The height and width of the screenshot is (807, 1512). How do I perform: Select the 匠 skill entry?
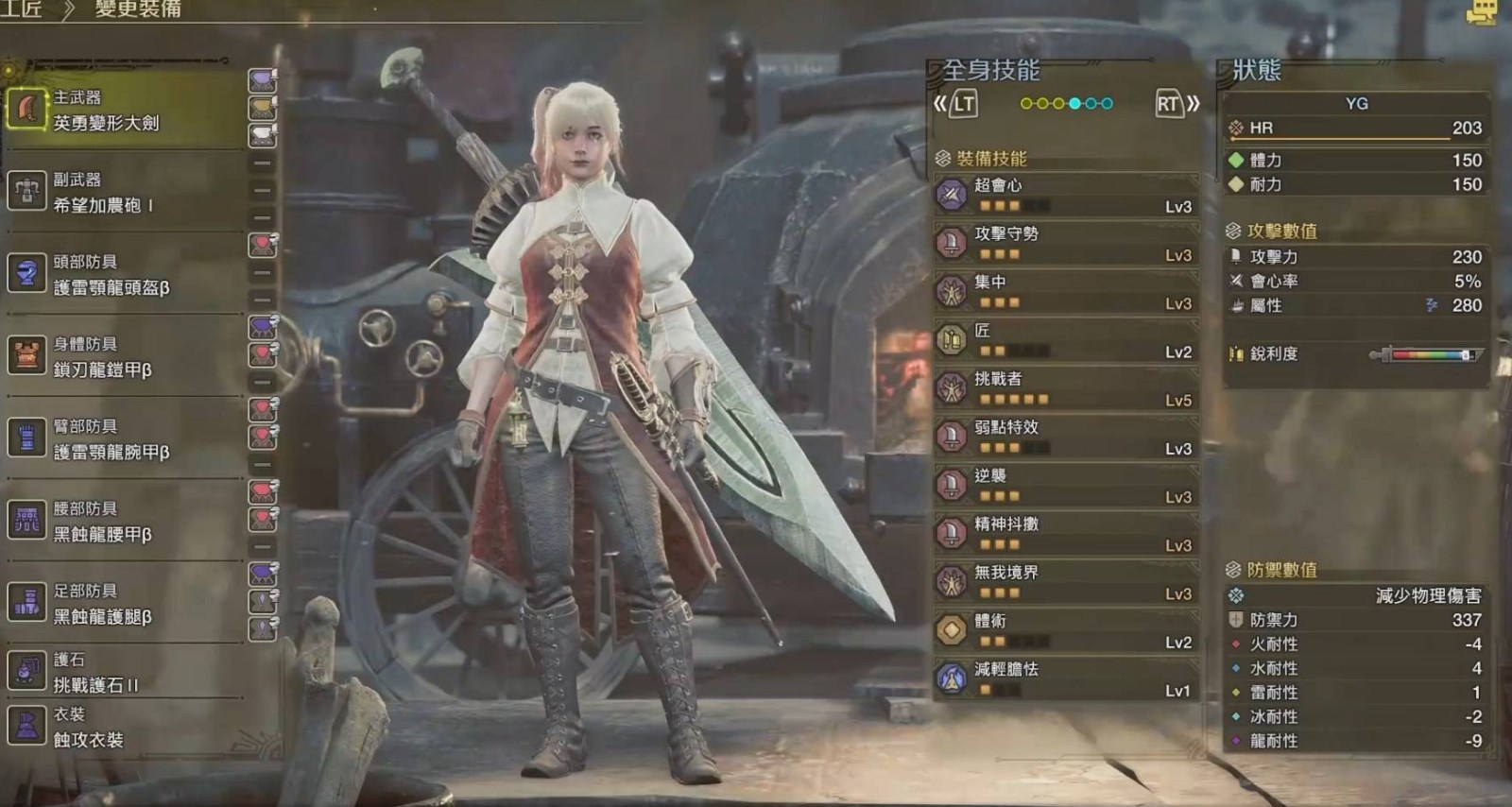[1066, 340]
